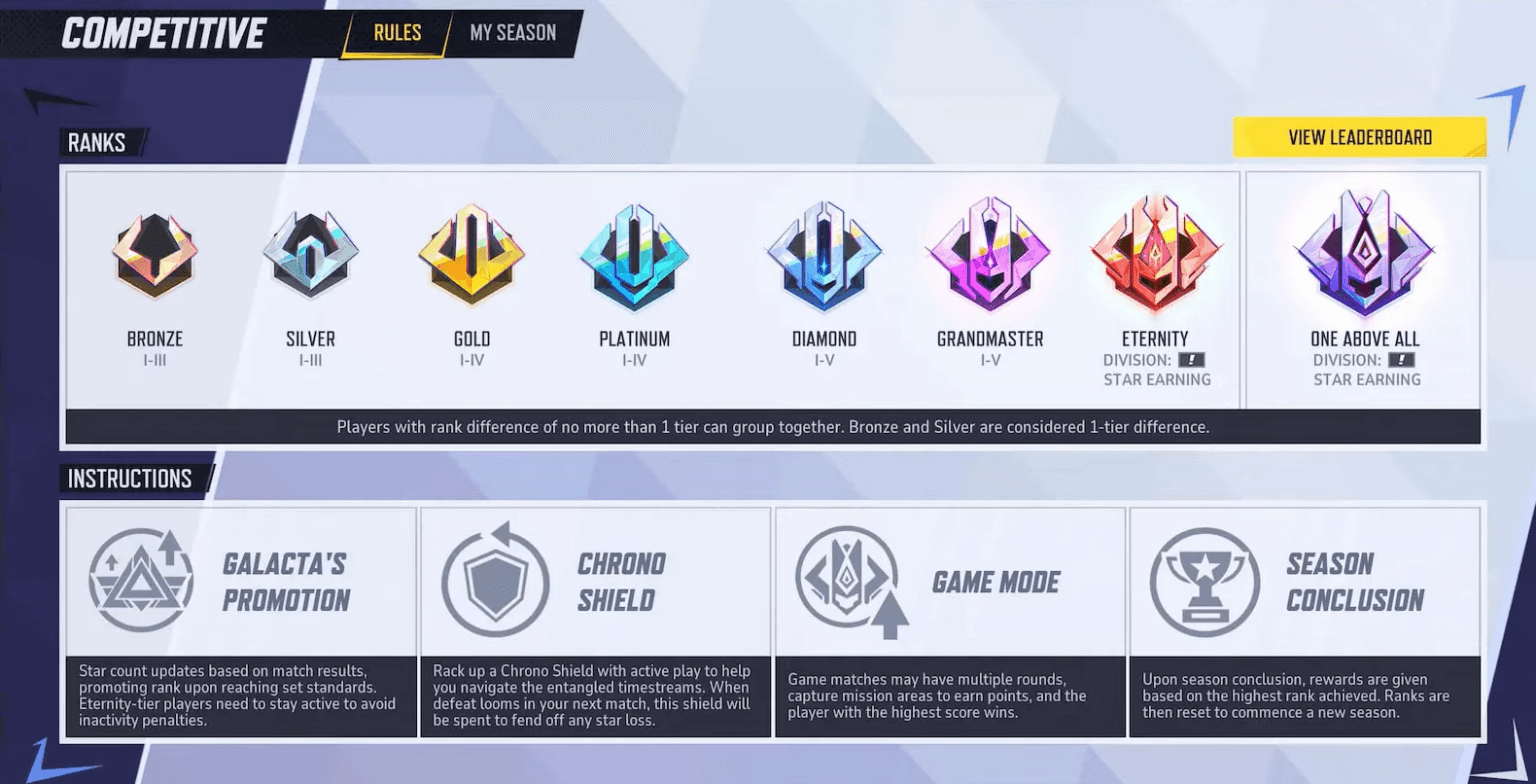Open the MY SEASON tab
The width and height of the screenshot is (1536, 784).
[x=513, y=32]
